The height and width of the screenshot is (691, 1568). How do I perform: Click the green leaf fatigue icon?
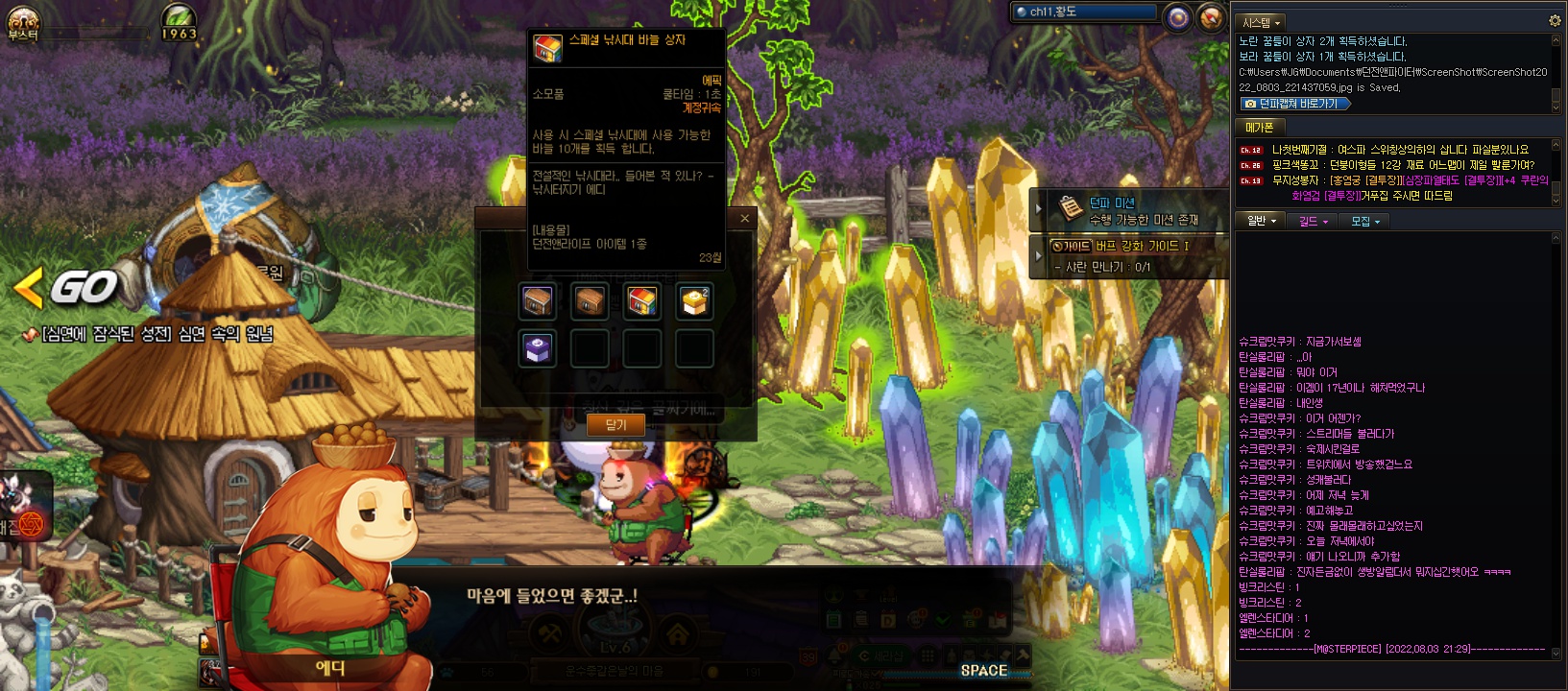pos(179,21)
